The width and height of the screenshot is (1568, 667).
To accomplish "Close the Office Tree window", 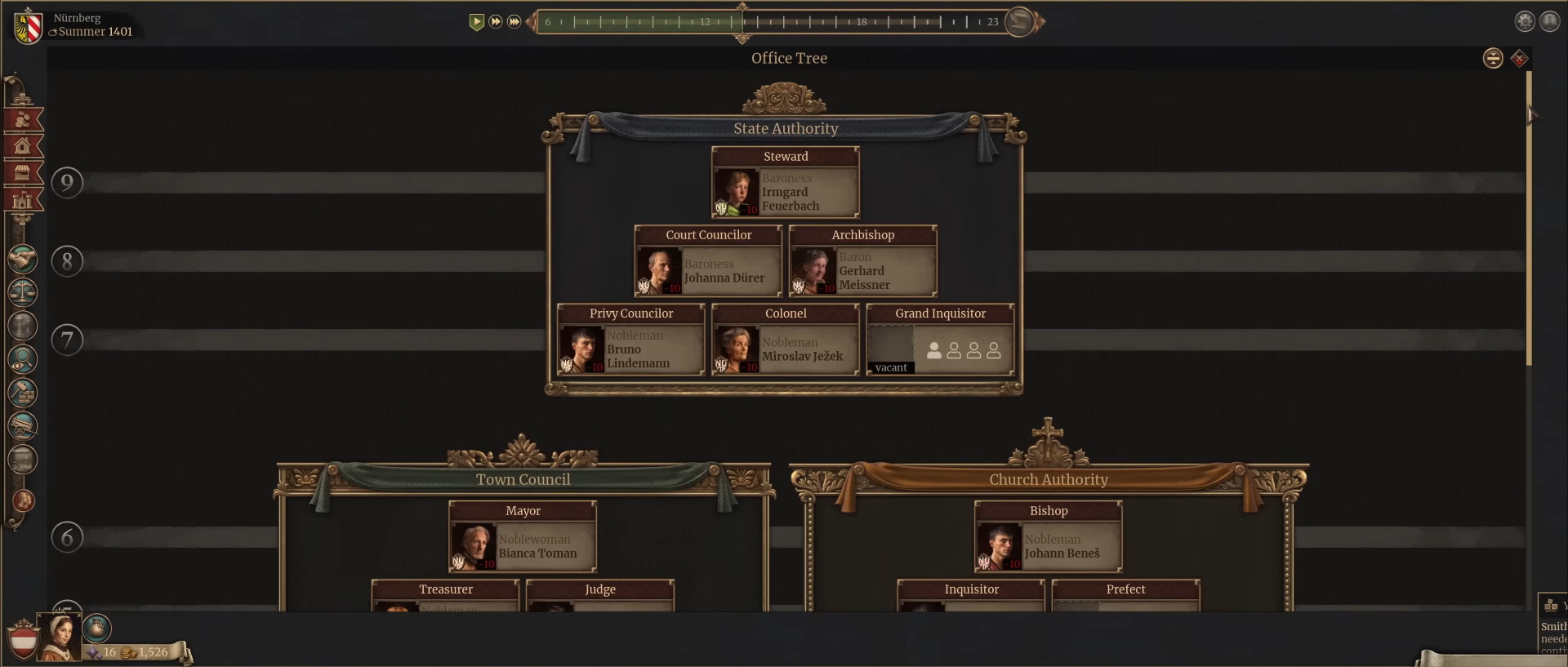I will tap(1519, 59).
